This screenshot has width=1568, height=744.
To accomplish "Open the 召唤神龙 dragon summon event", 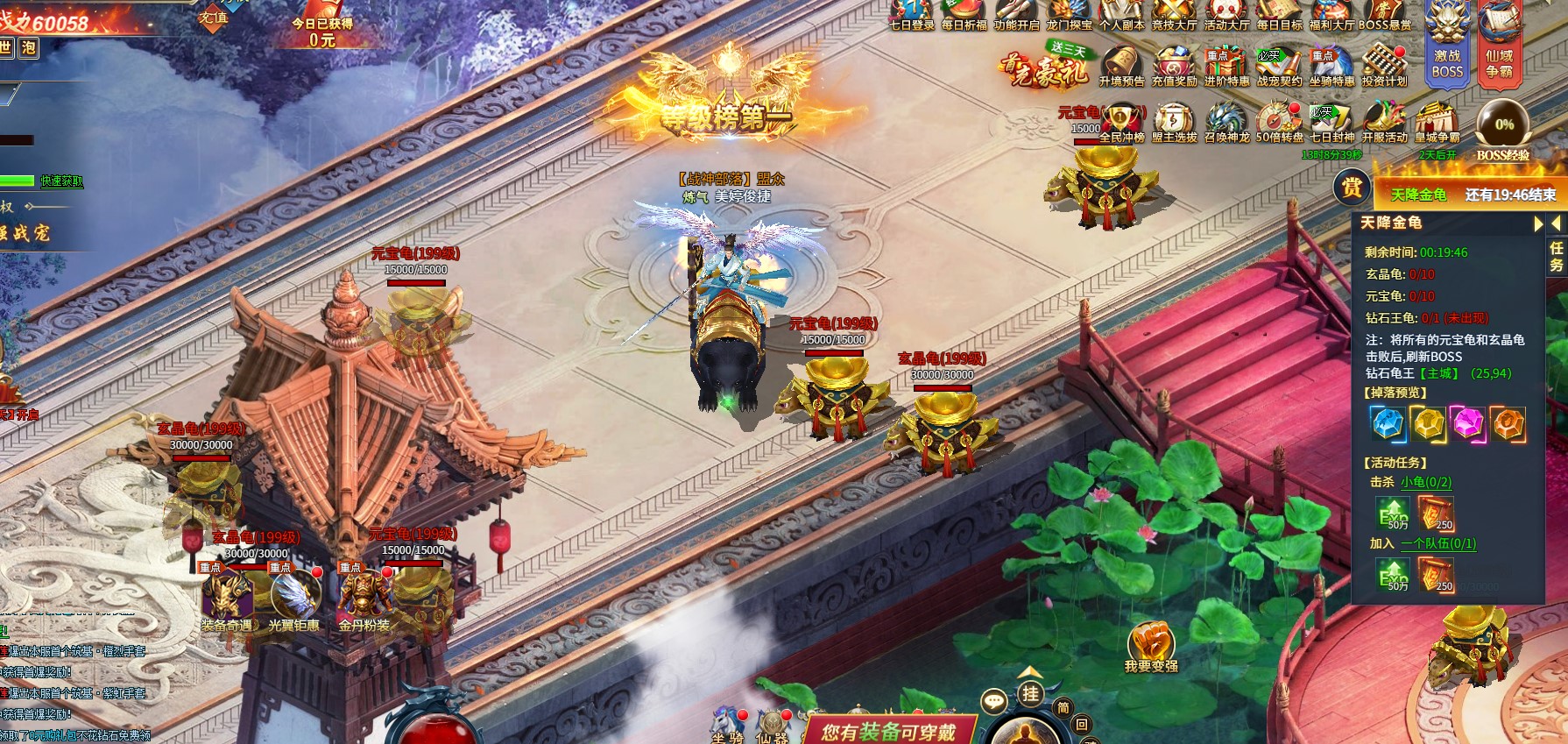I will point(1226,122).
